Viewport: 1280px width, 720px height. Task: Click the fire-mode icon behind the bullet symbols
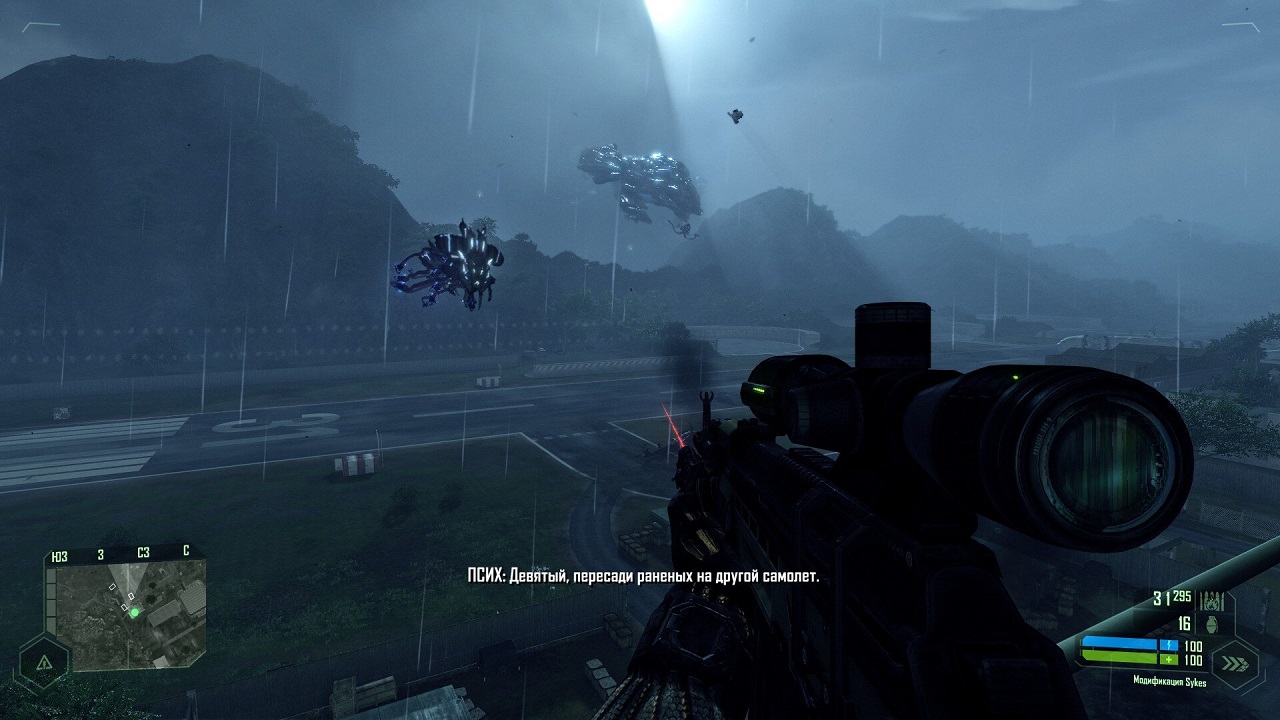1210,605
